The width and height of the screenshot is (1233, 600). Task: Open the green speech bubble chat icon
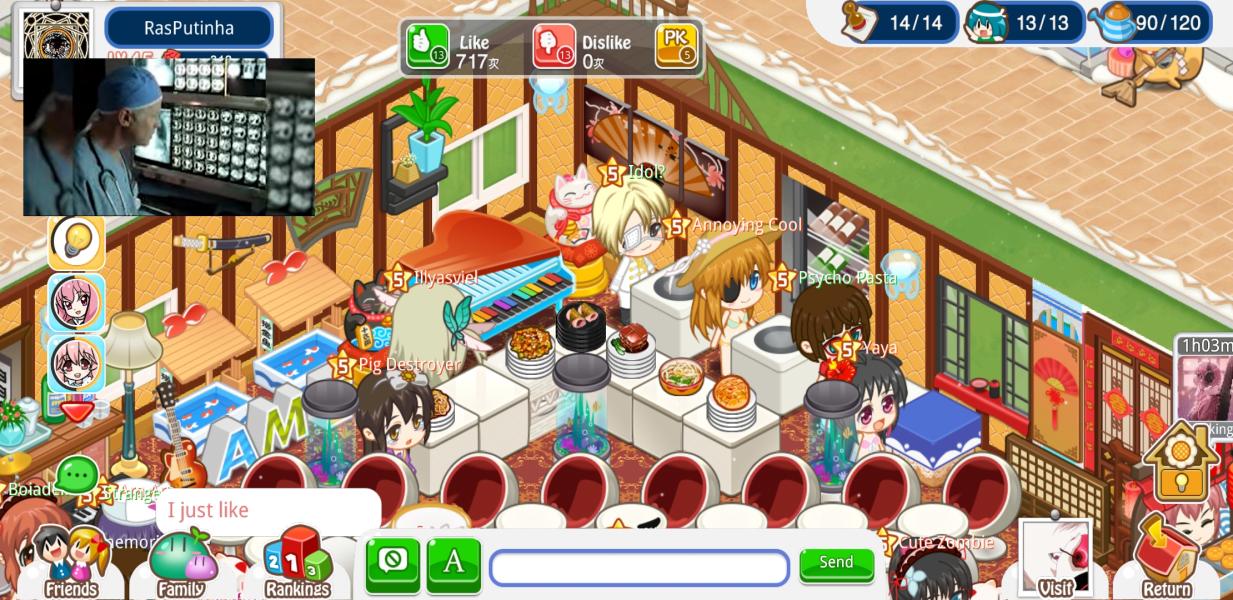[x=76, y=475]
